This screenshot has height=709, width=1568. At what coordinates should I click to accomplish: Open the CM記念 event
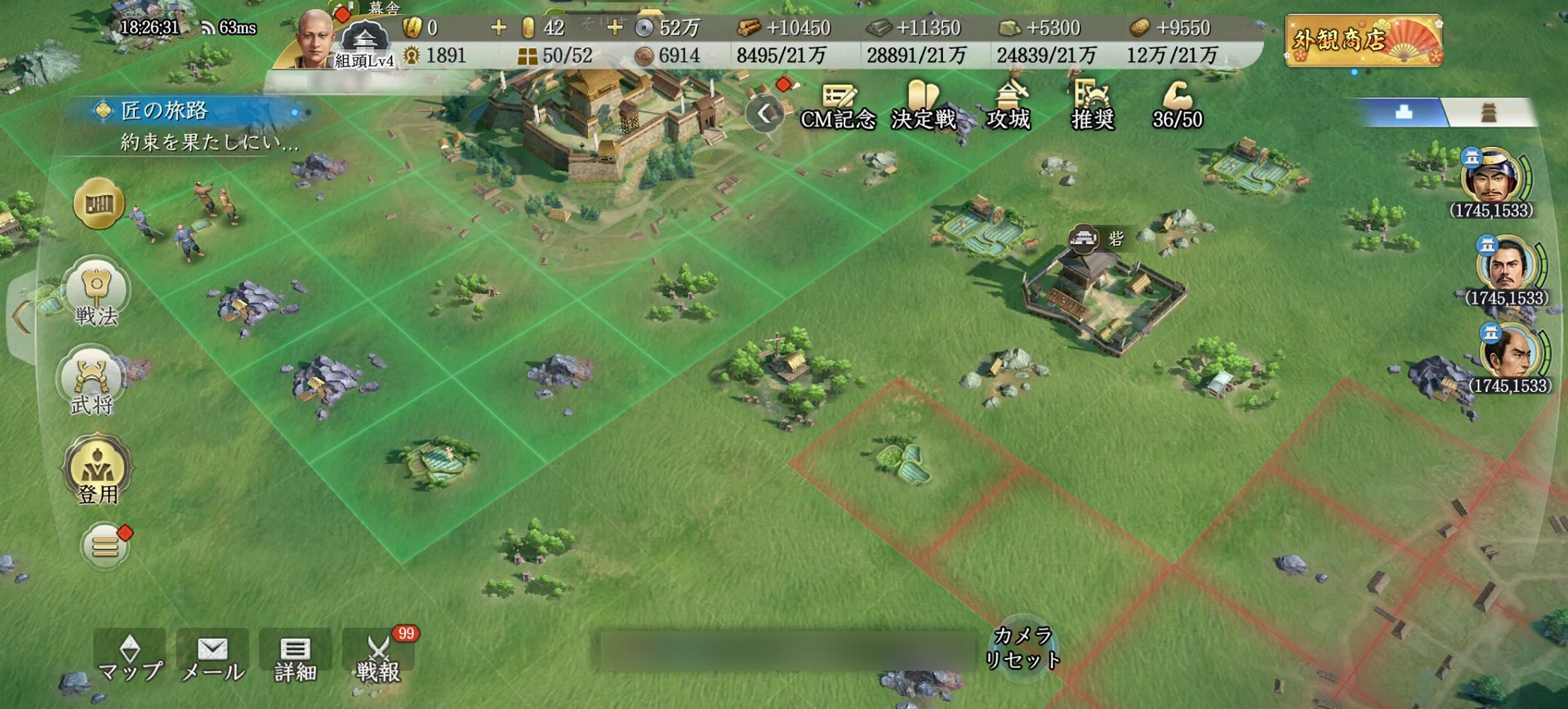[x=838, y=106]
